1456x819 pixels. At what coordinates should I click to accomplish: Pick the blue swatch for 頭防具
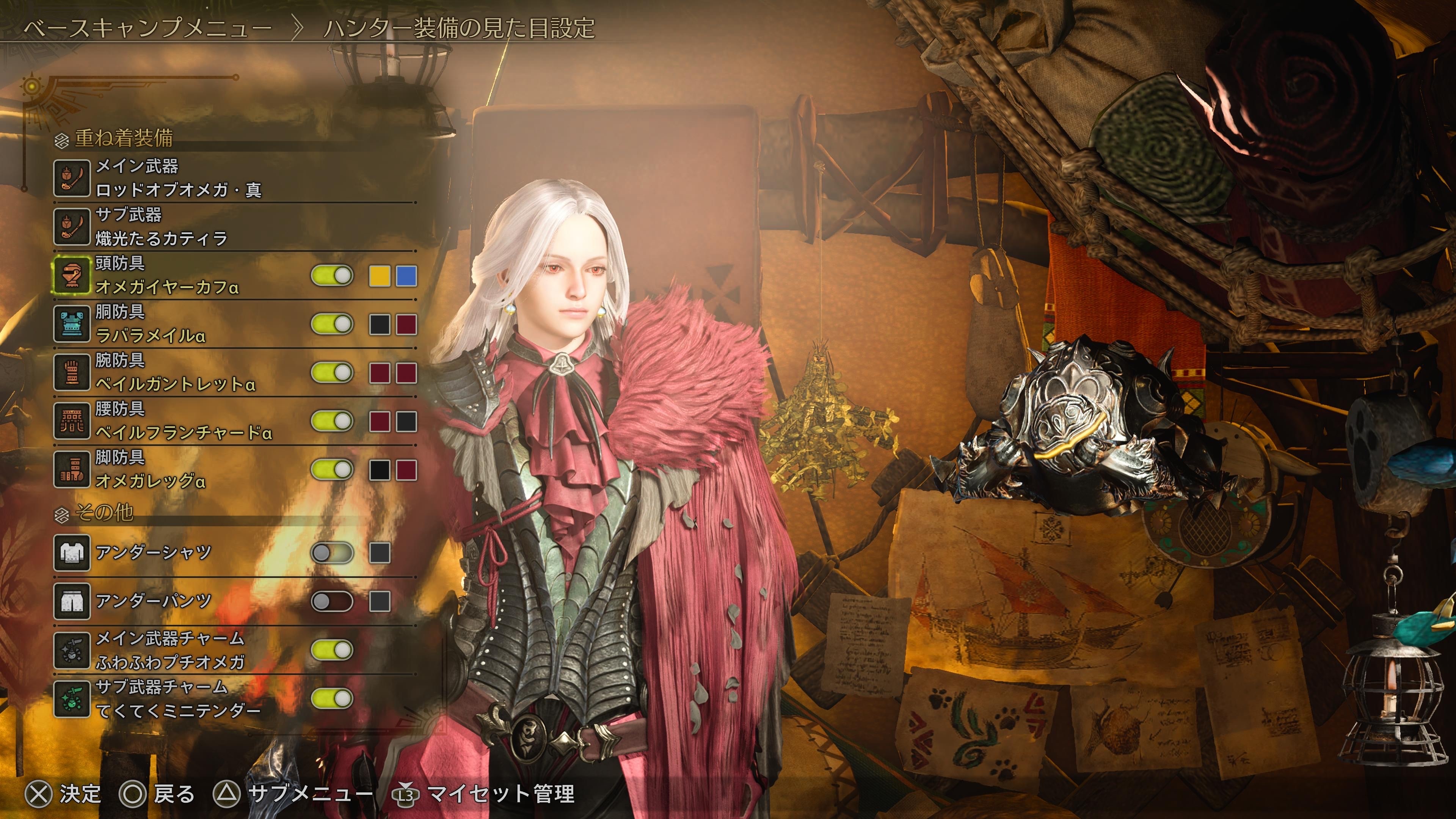pos(406,276)
